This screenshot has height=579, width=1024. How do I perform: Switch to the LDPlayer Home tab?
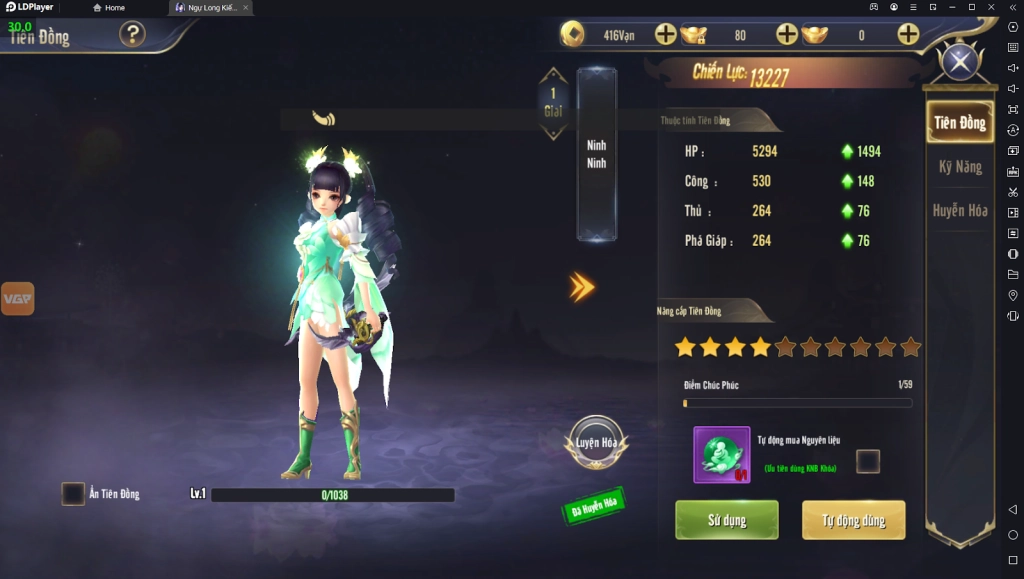pyautogui.click(x=109, y=7)
